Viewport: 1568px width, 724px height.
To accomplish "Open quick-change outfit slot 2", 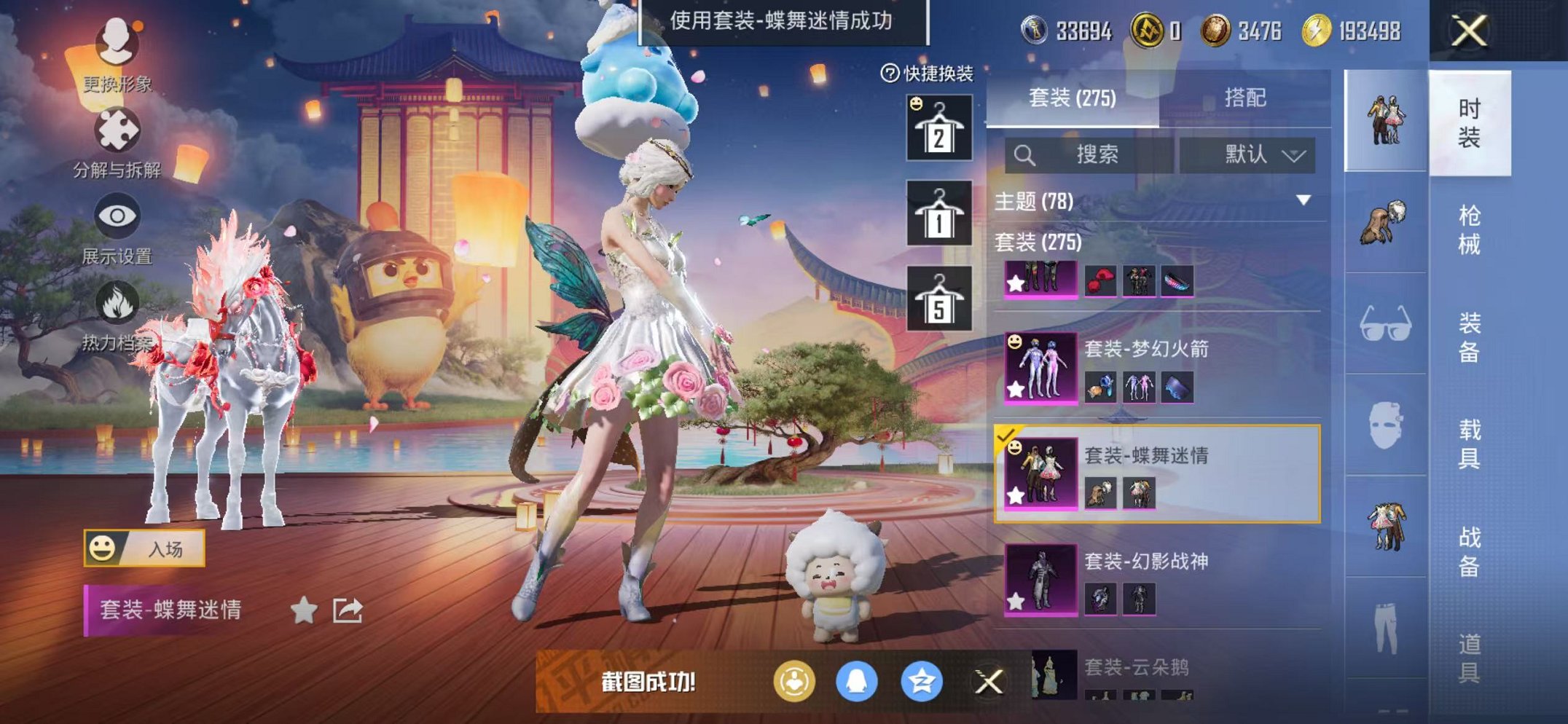I will coord(940,131).
